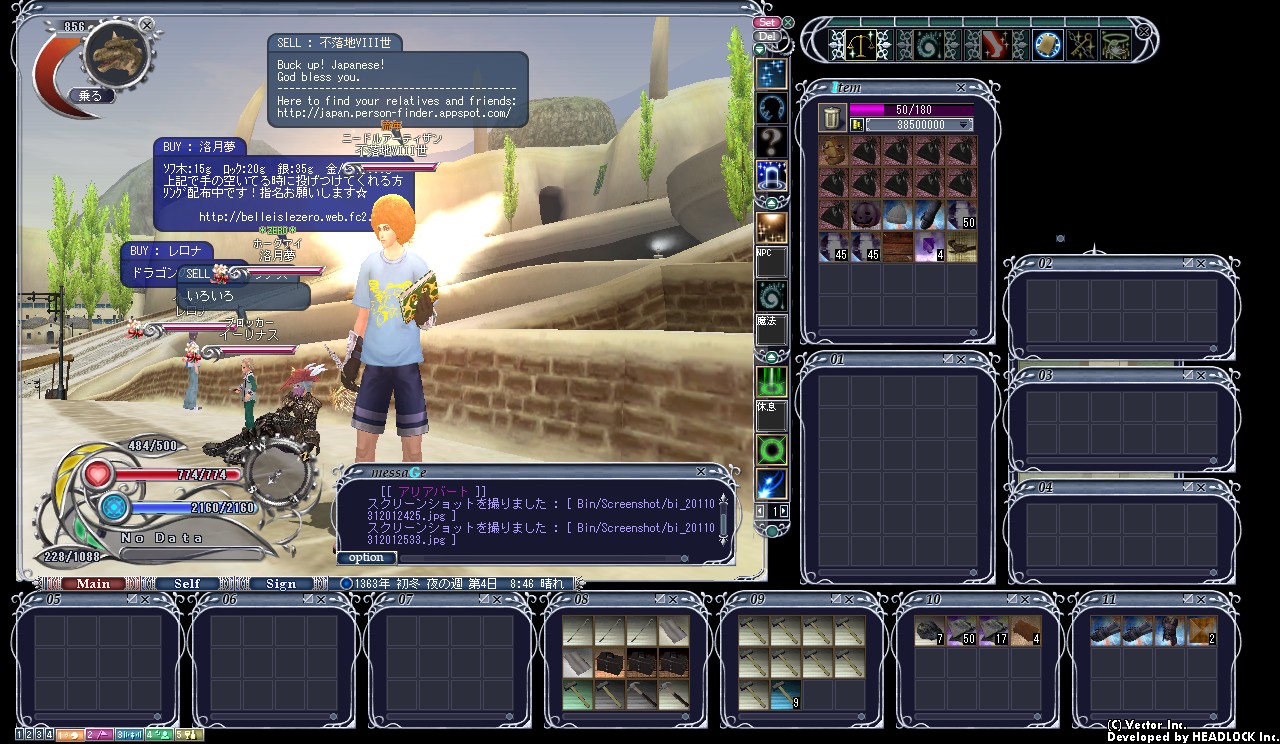Click the Main tab
The width and height of the screenshot is (1280, 744).
point(93,584)
